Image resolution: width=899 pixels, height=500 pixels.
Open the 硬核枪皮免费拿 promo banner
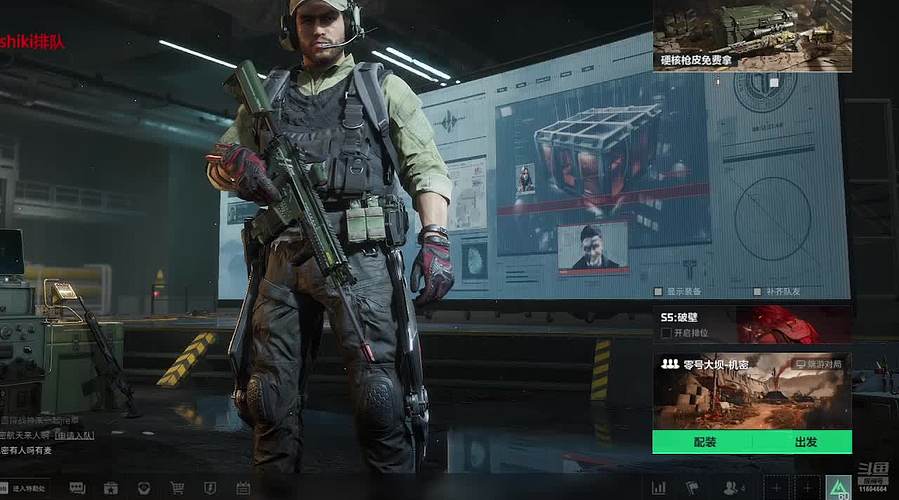pos(752,36)
